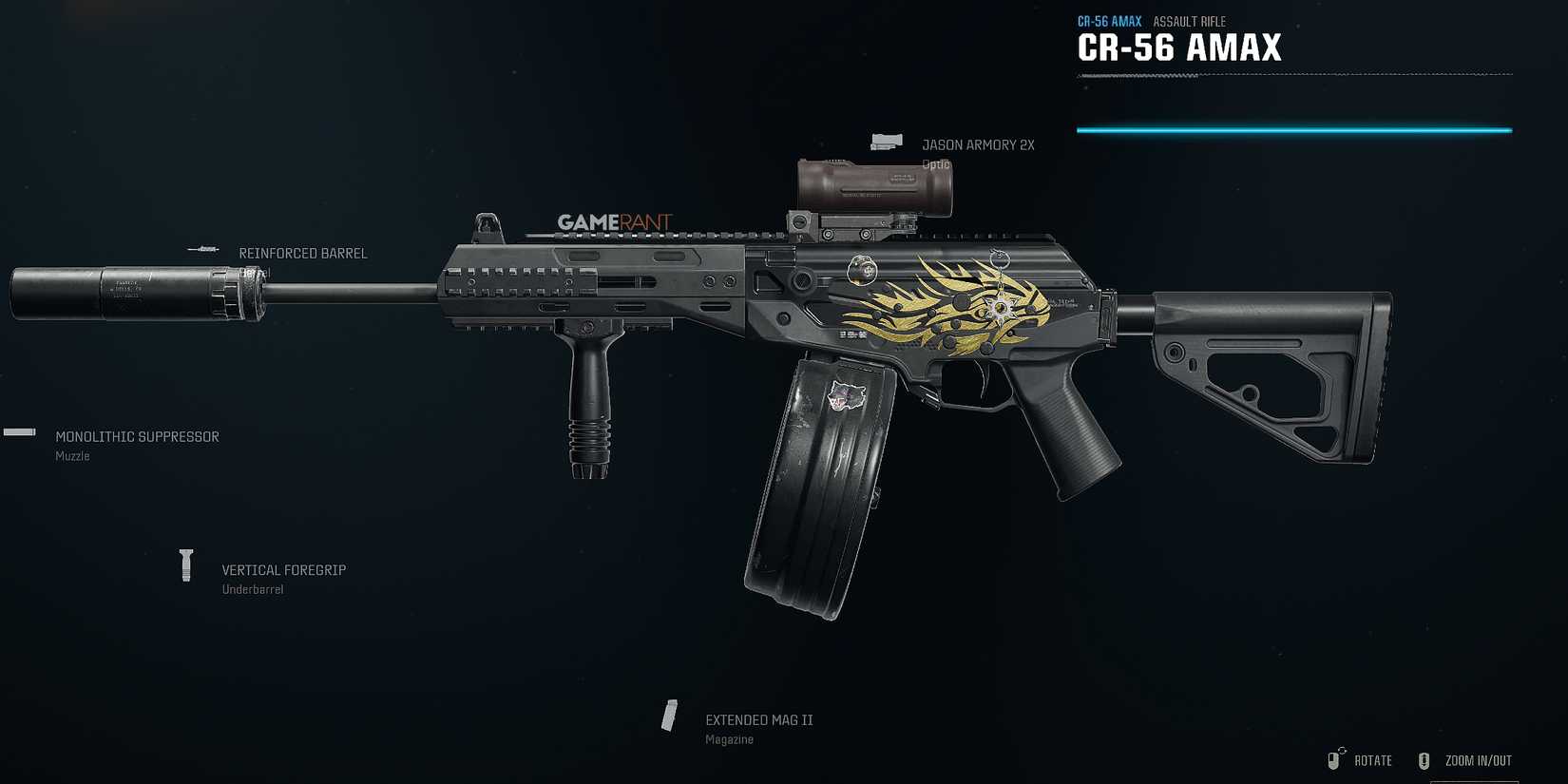Viewport: 1568px width, 784px height.
Task: Click the Magazine slot label
Action: (729, 738)
